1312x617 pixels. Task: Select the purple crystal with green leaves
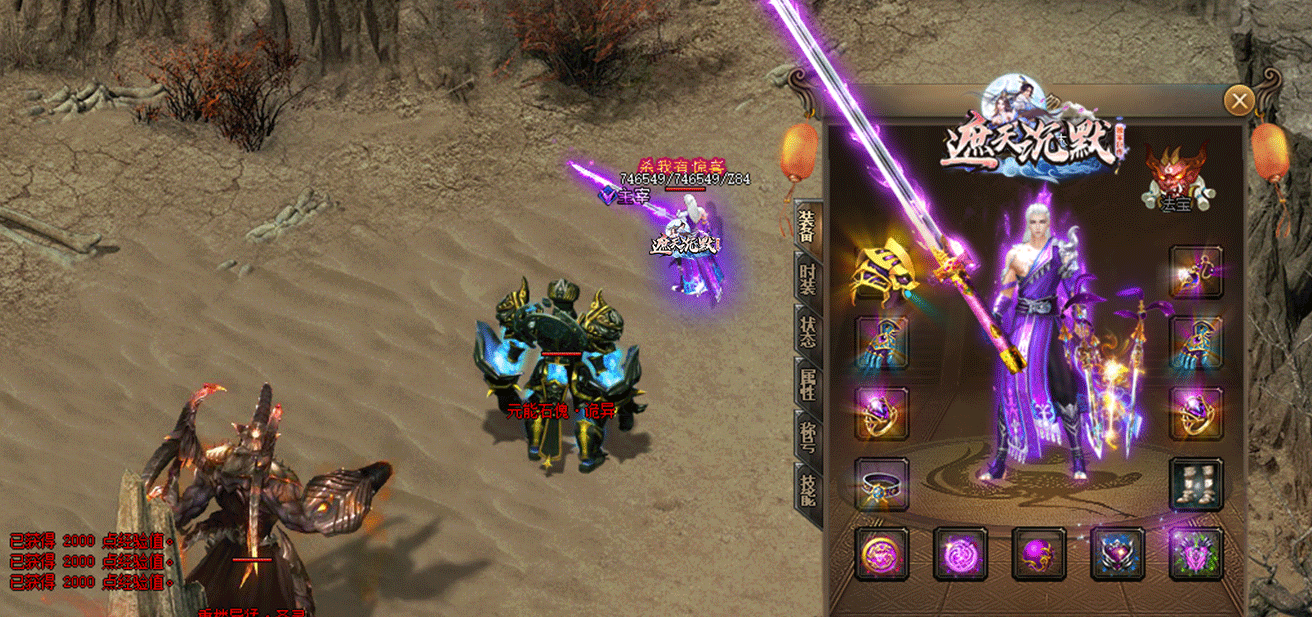coord(1196,554)
